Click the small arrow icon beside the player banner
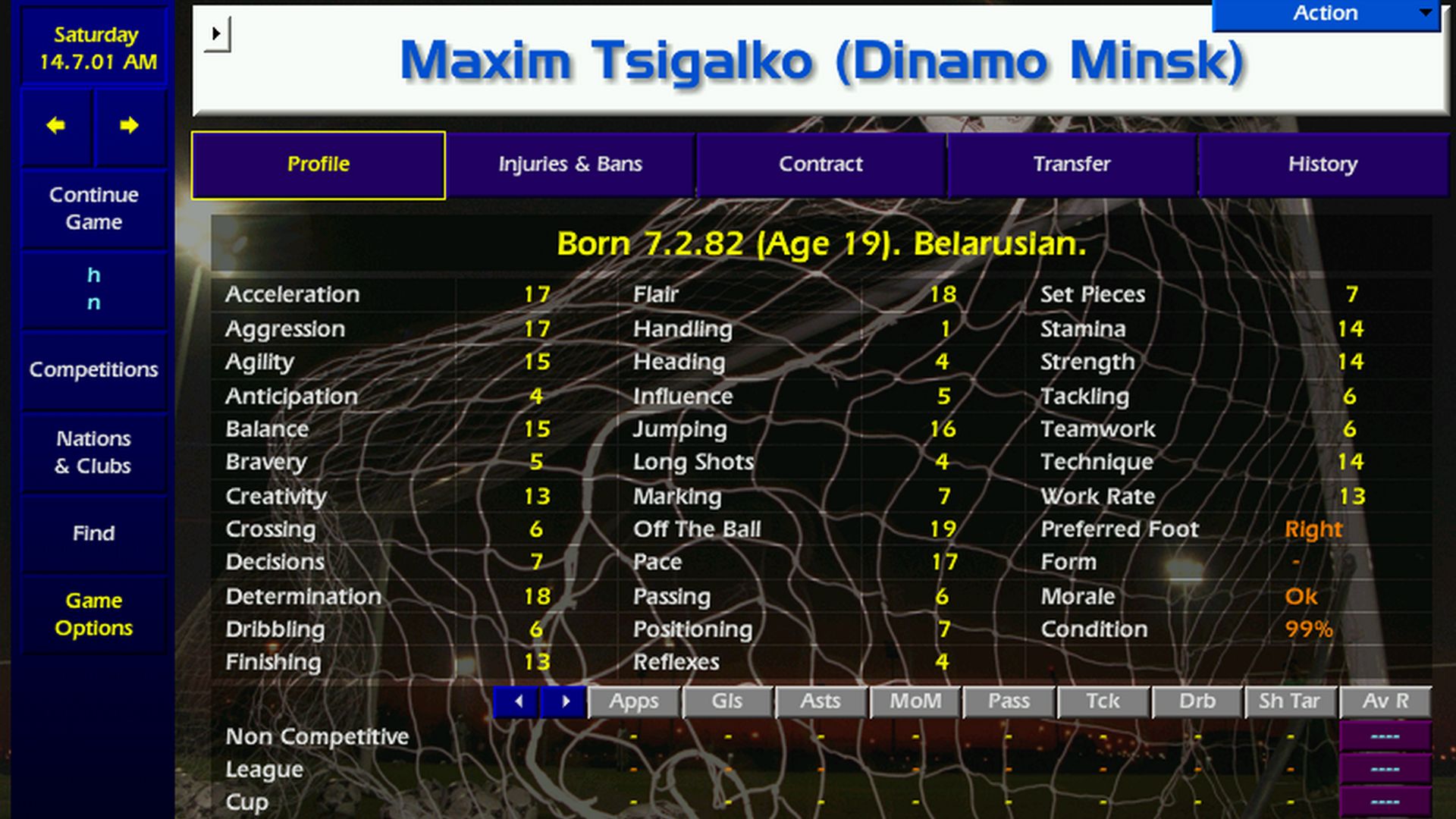The width and height of the screenshot is (1456, 819). pyautogui.click(x=218, y=33)
